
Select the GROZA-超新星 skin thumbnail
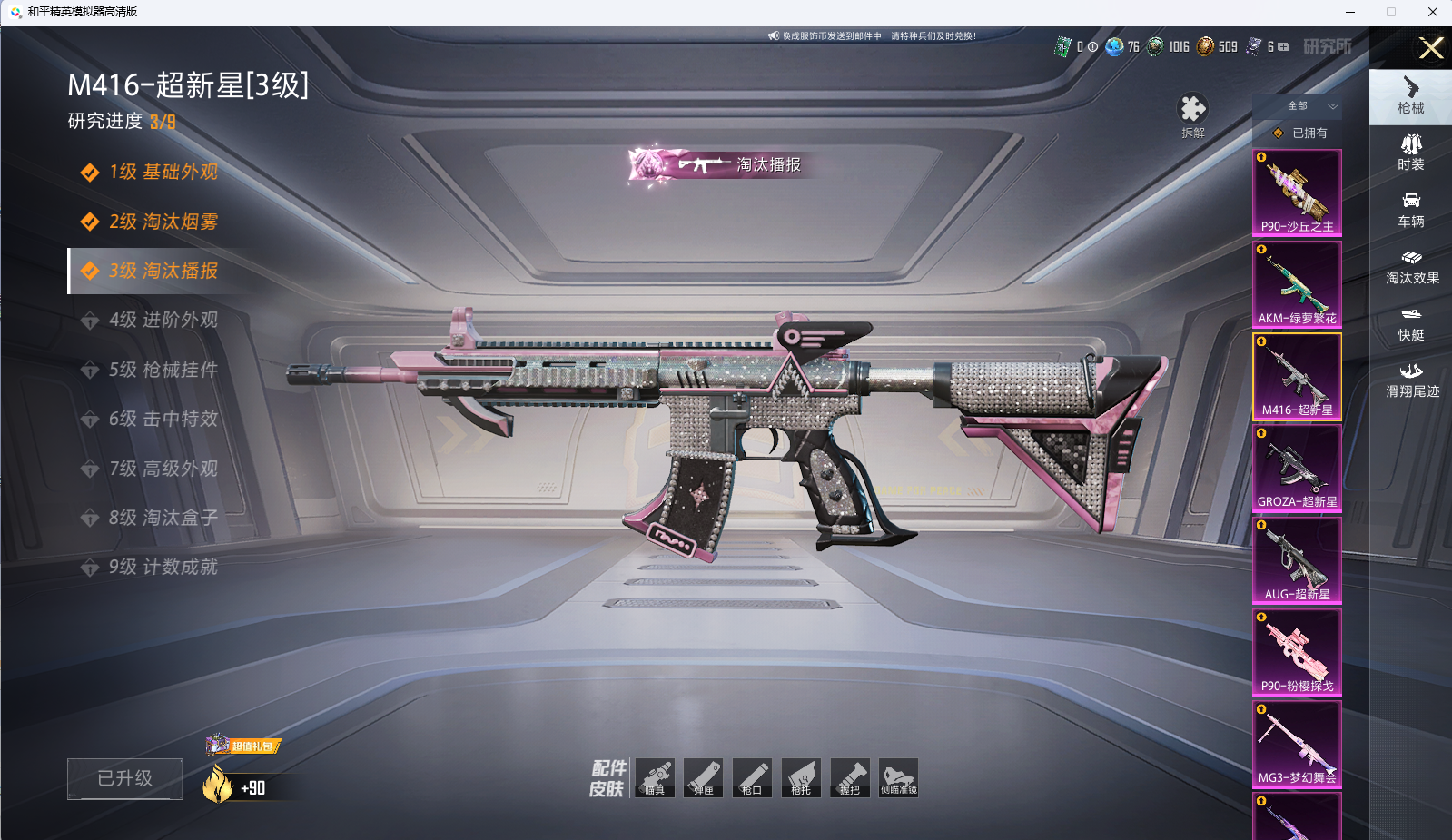click(x=1297, y=468)
